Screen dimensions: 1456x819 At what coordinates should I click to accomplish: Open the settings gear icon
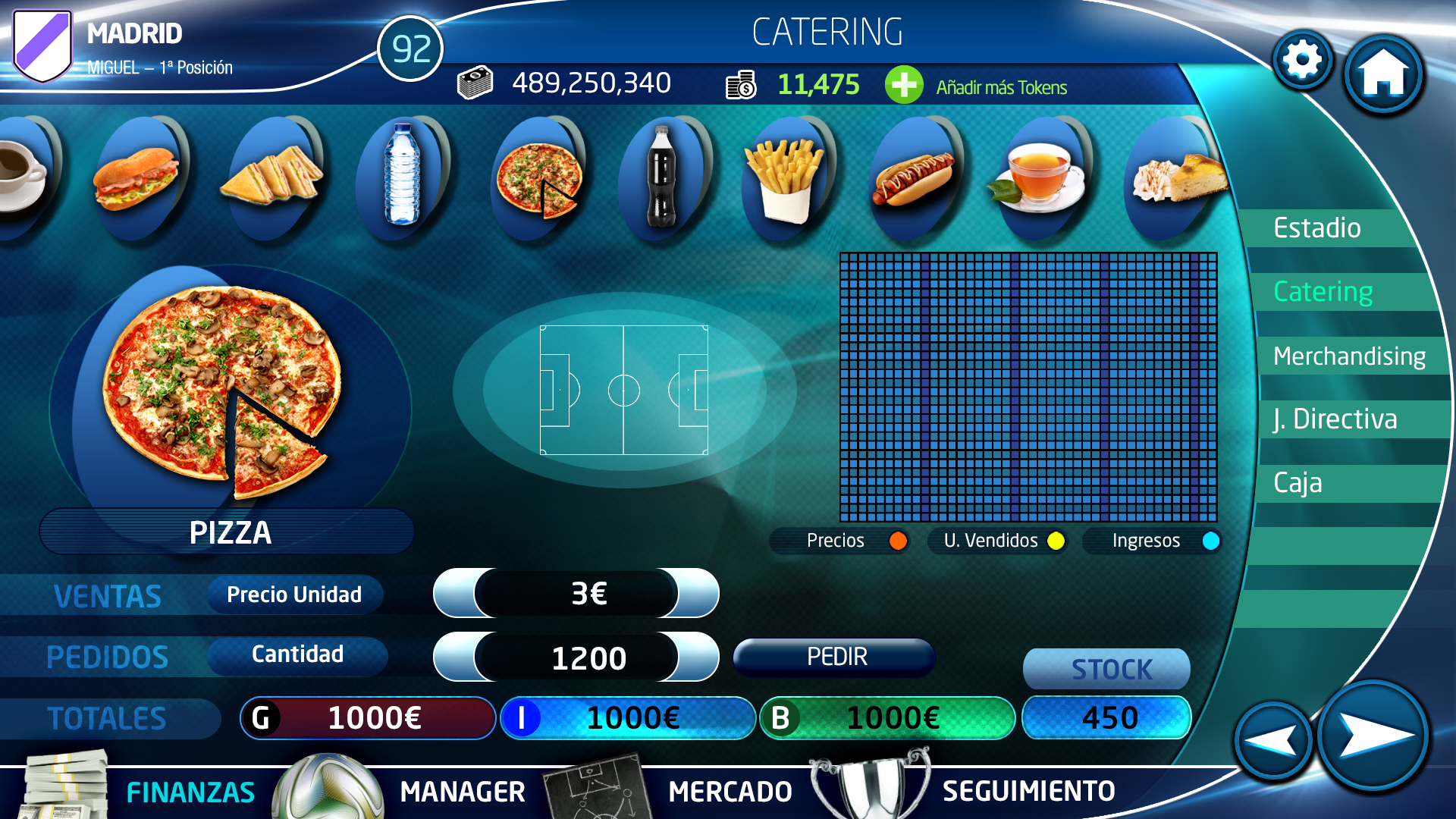pos(1302,60)
